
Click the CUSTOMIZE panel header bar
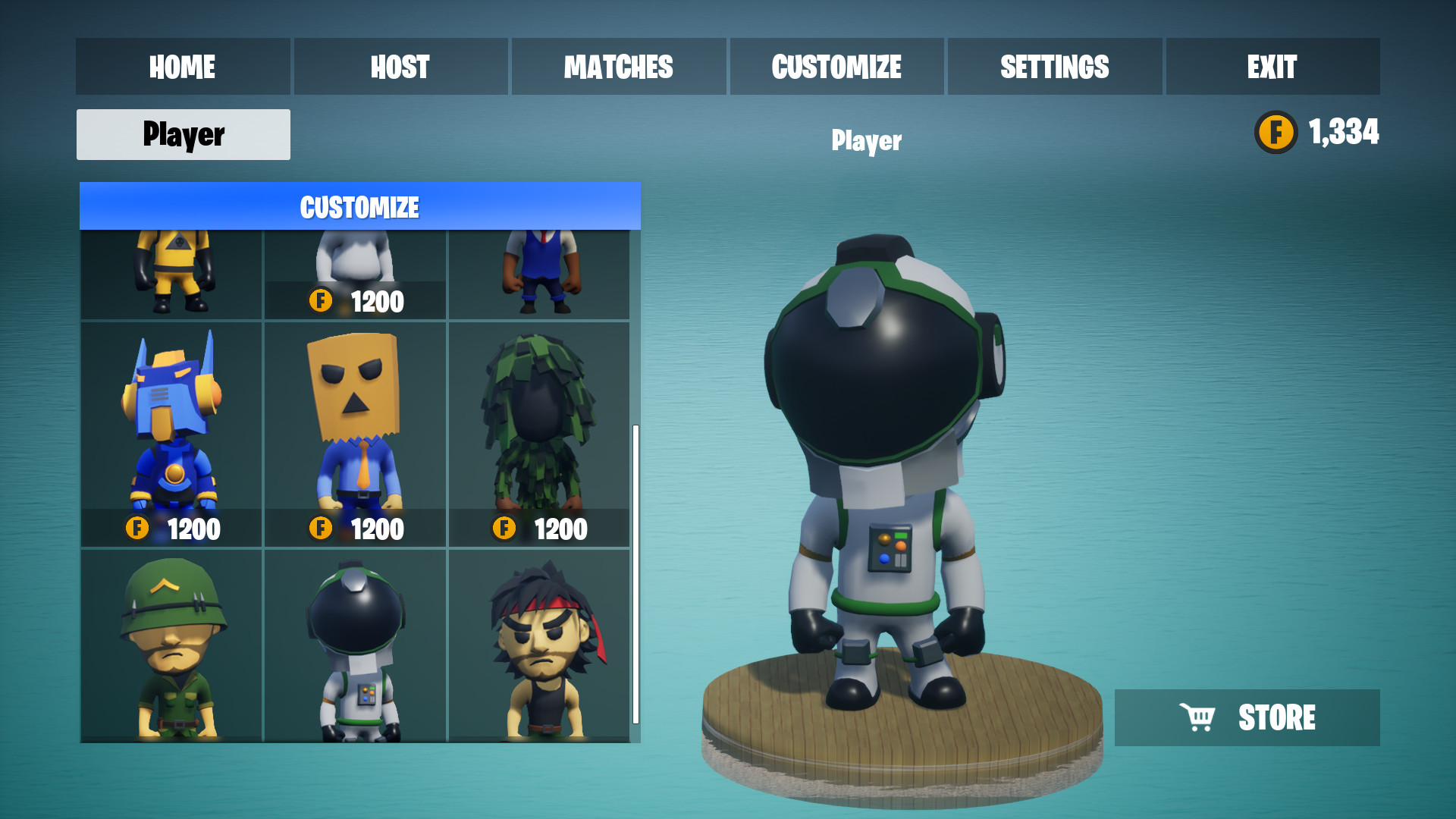coord(359,206)
